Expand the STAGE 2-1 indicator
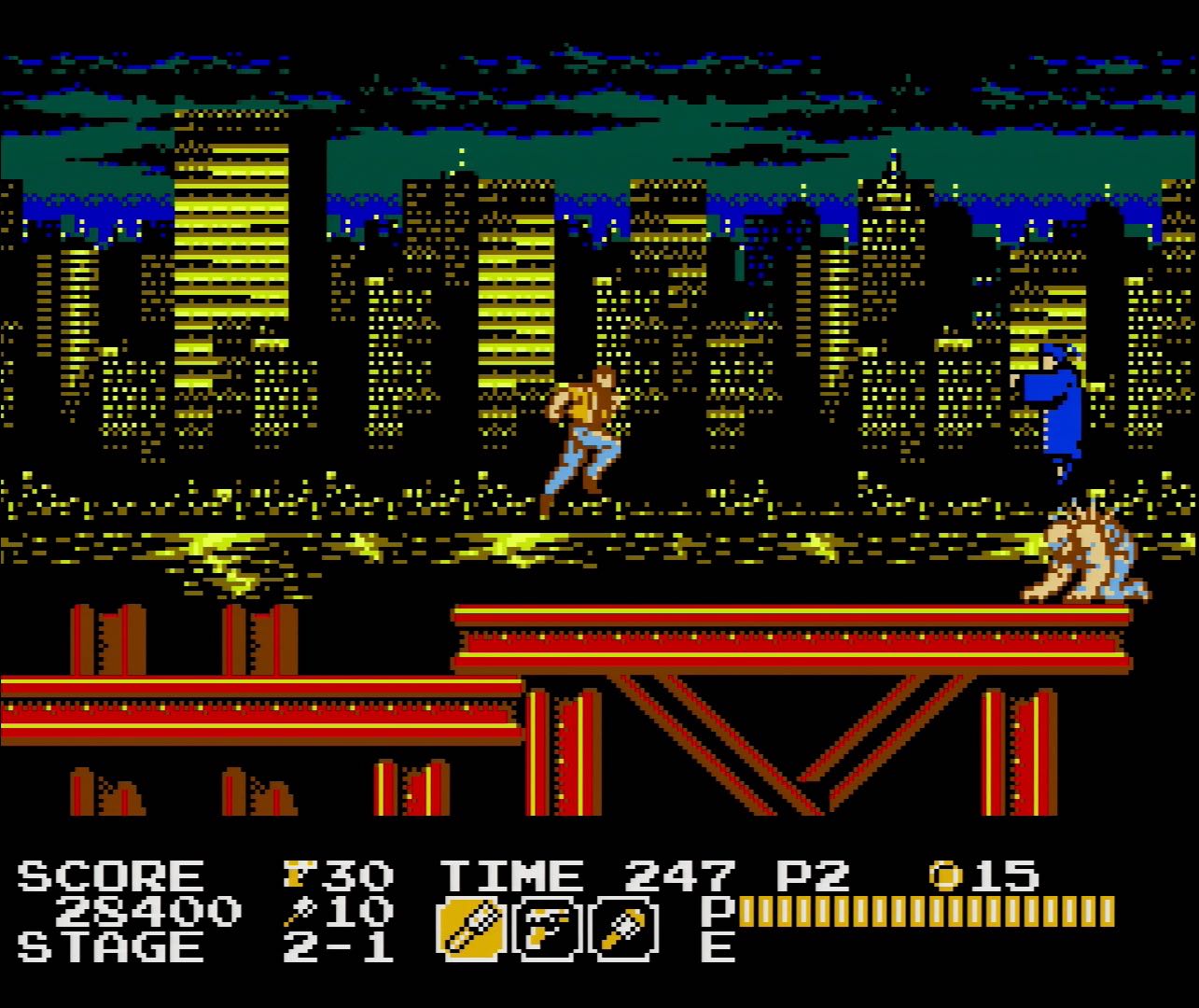The image size is (1199, 1008). pyautogui.click(x=336, y=947)
